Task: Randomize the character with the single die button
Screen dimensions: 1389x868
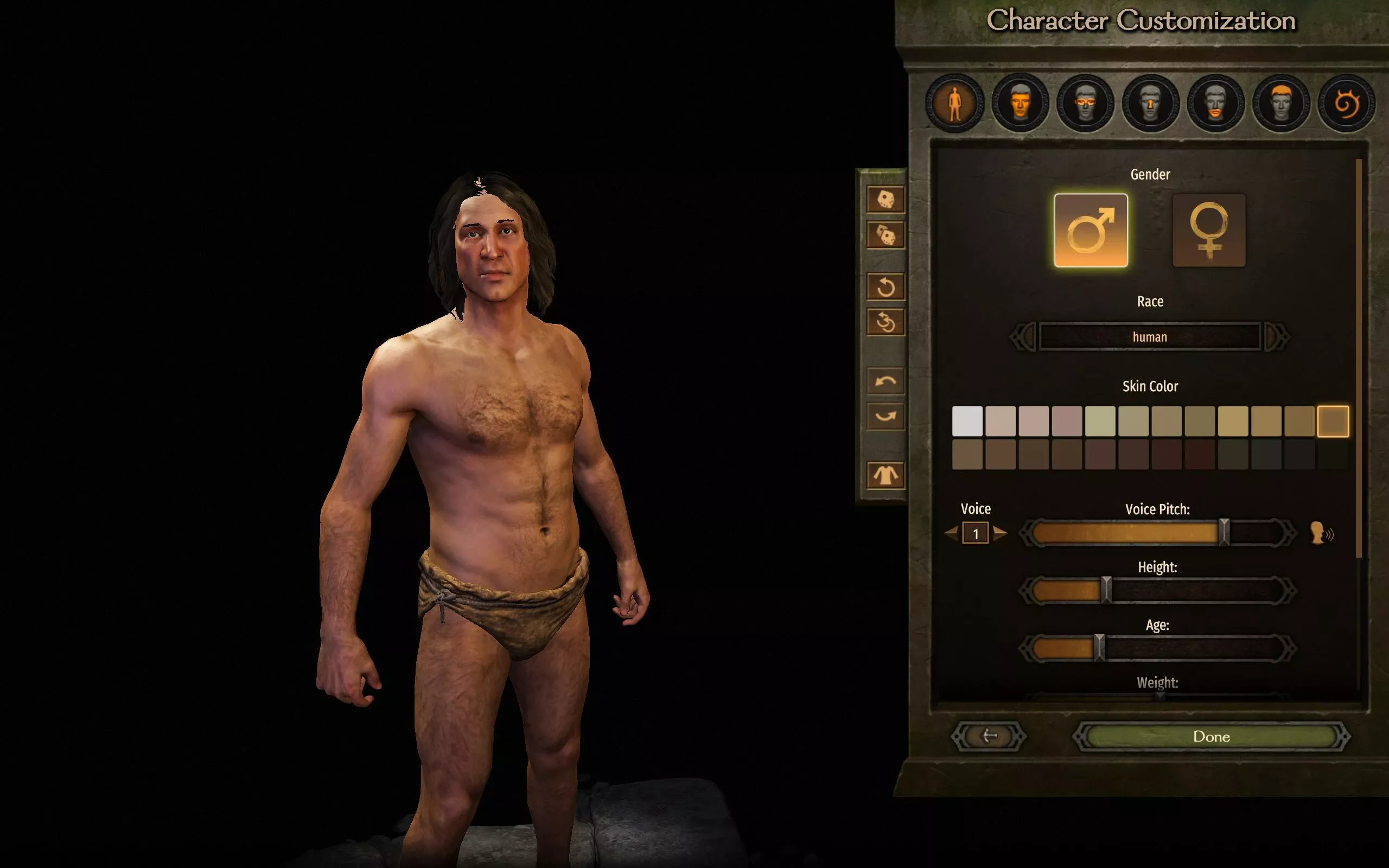Action: 885,200
